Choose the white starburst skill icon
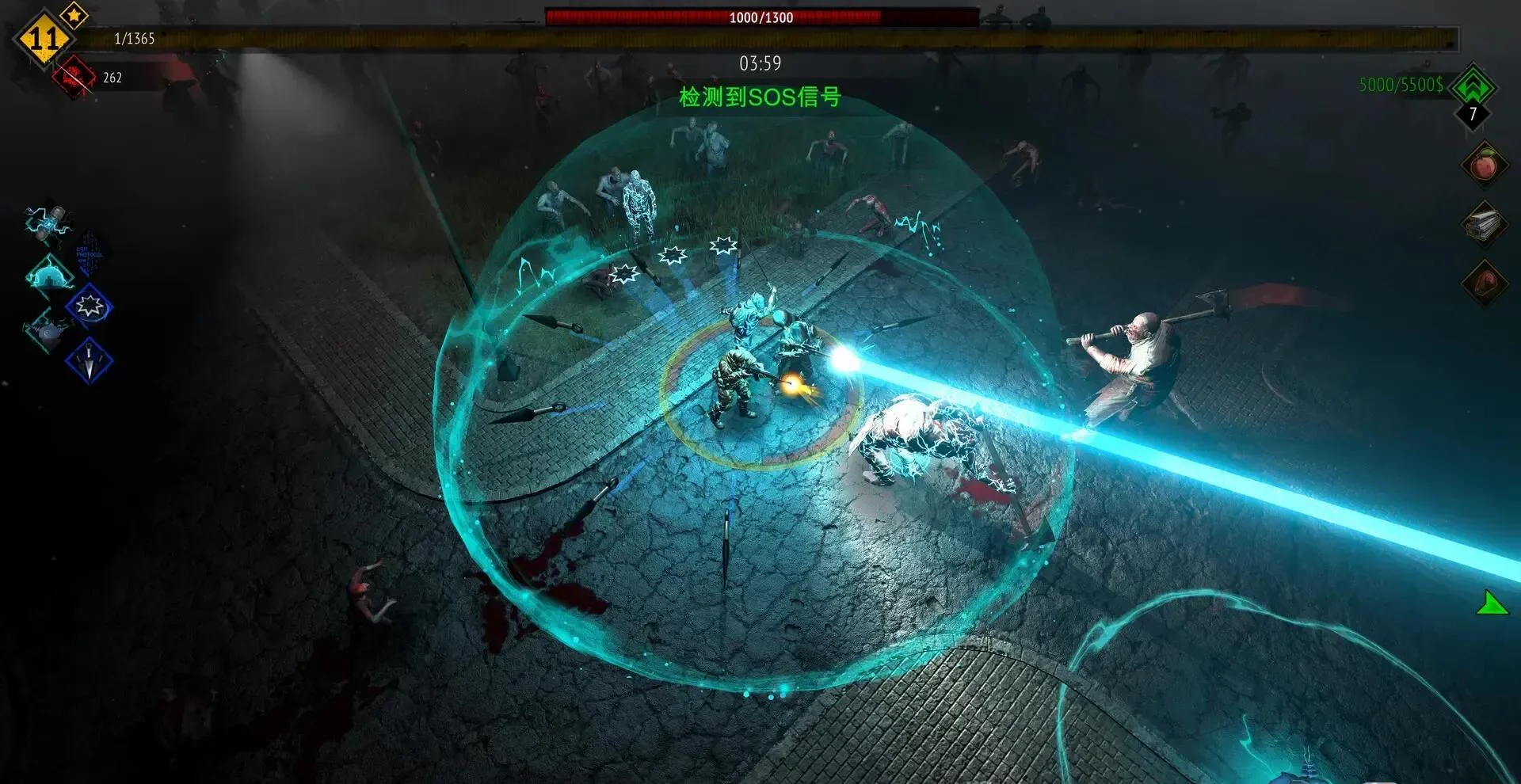The height and width of the screenshot is (784, 1521). 90,306
